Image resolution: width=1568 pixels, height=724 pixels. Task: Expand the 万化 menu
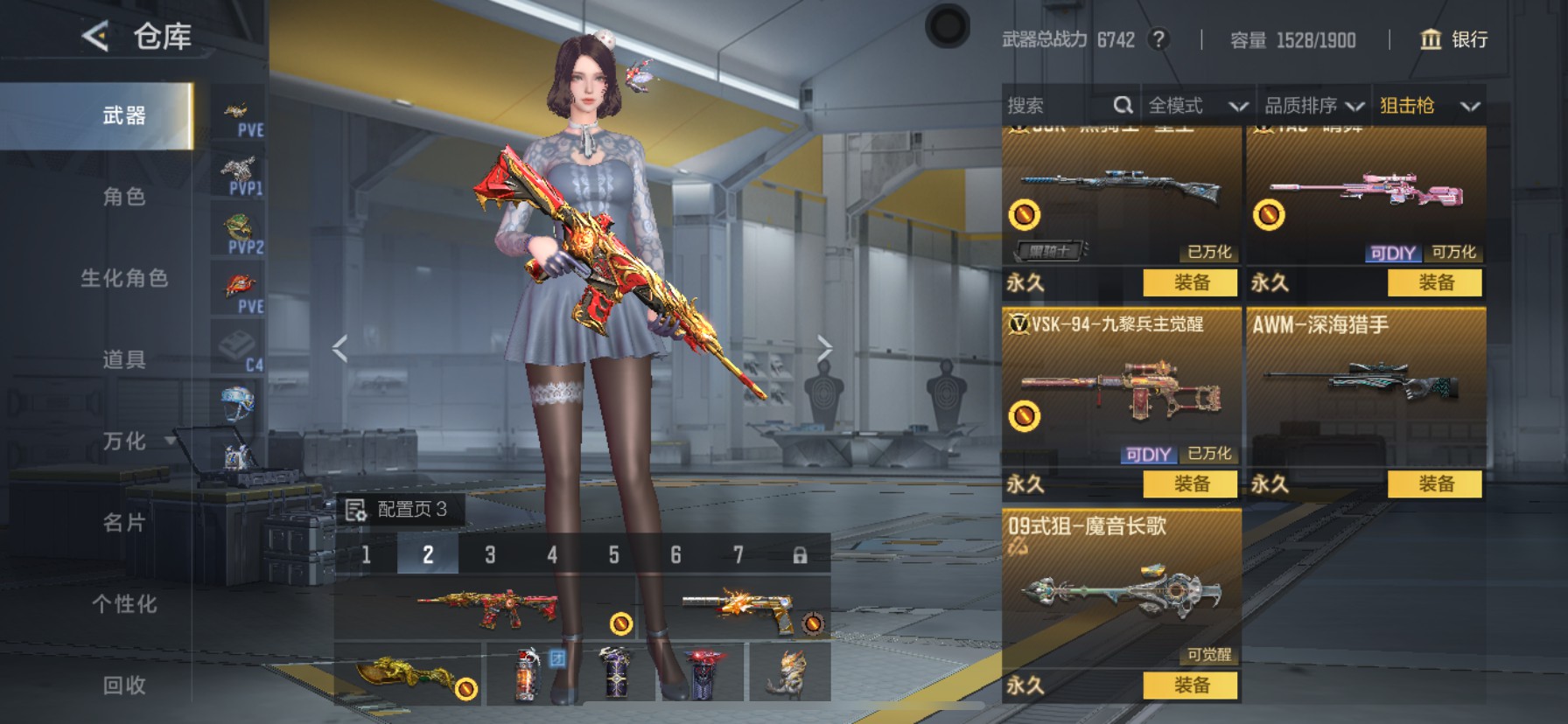pyautogui.click(x=126, y=441)
